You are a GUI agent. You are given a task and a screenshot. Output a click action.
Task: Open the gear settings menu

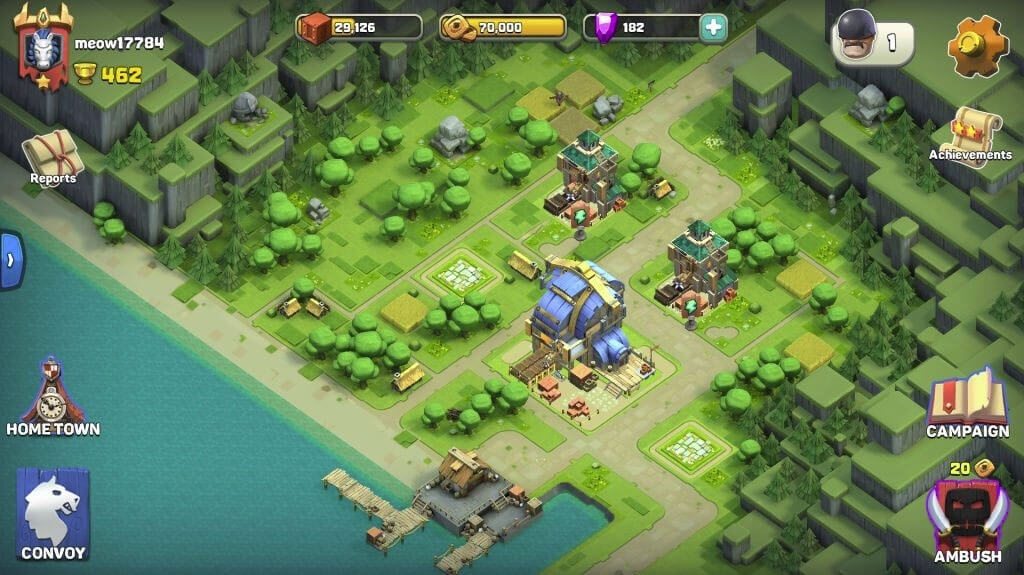(977, 46)
